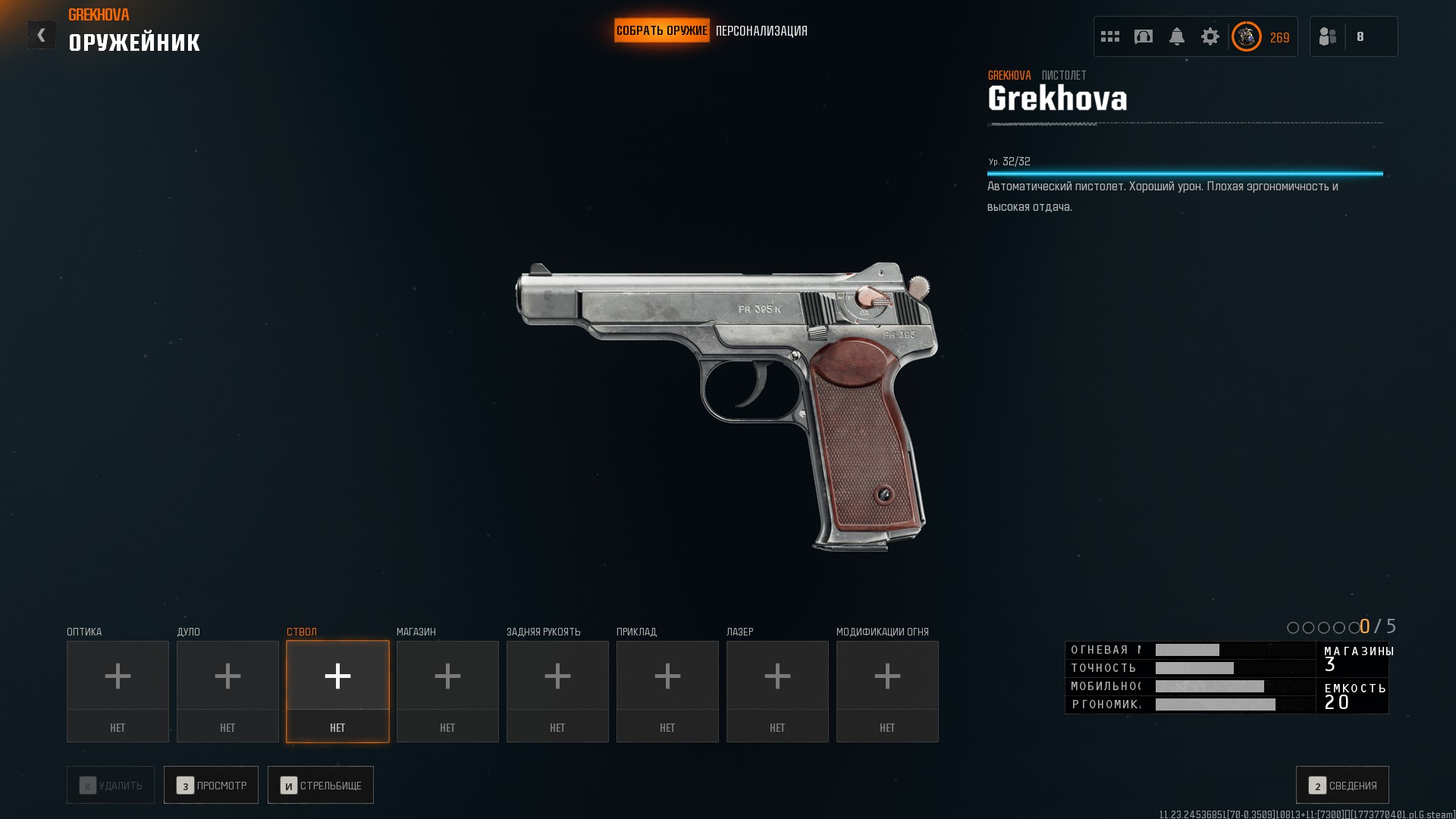This screenshot has width=1456, height=819.
Task: Select the Оптика attachment slot
Action: 118,691
